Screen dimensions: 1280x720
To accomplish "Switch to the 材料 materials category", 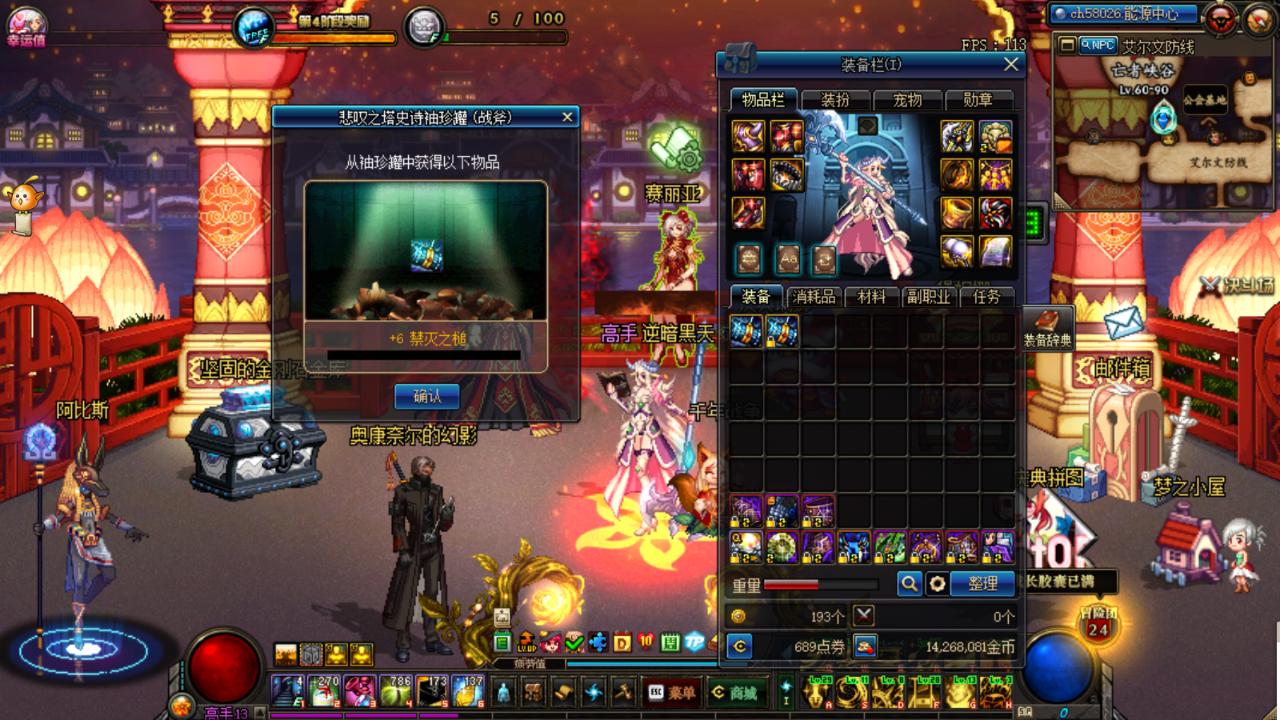I will point(871,296).
